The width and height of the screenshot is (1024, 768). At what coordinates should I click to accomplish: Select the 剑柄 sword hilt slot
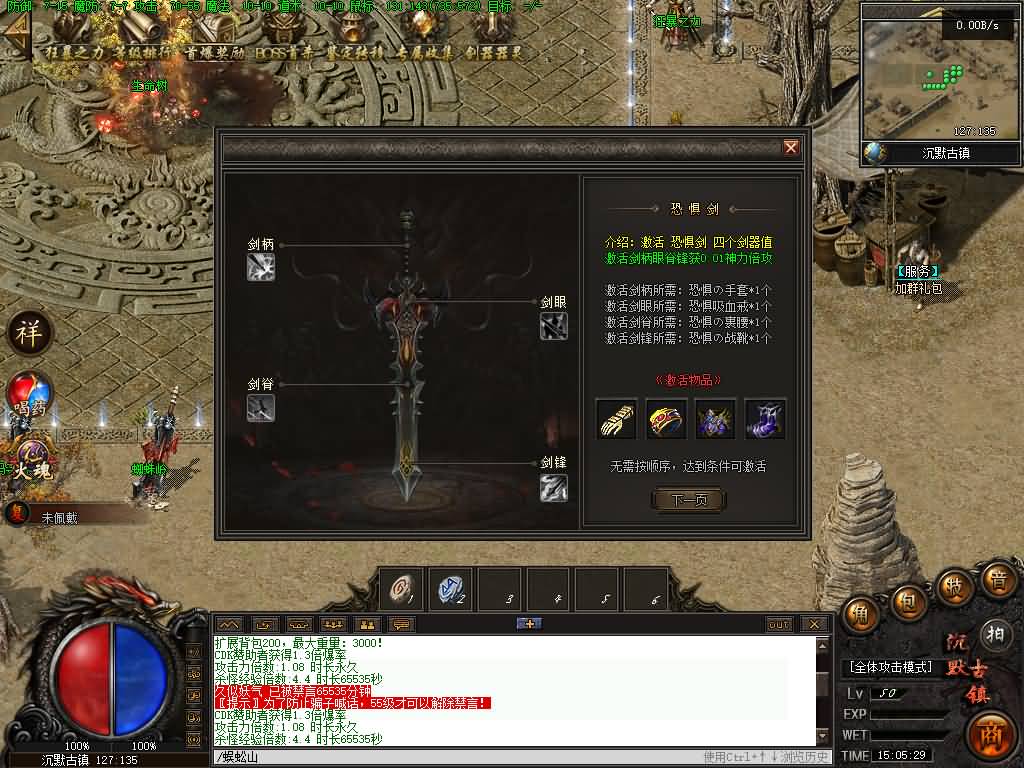pos(261,267)
